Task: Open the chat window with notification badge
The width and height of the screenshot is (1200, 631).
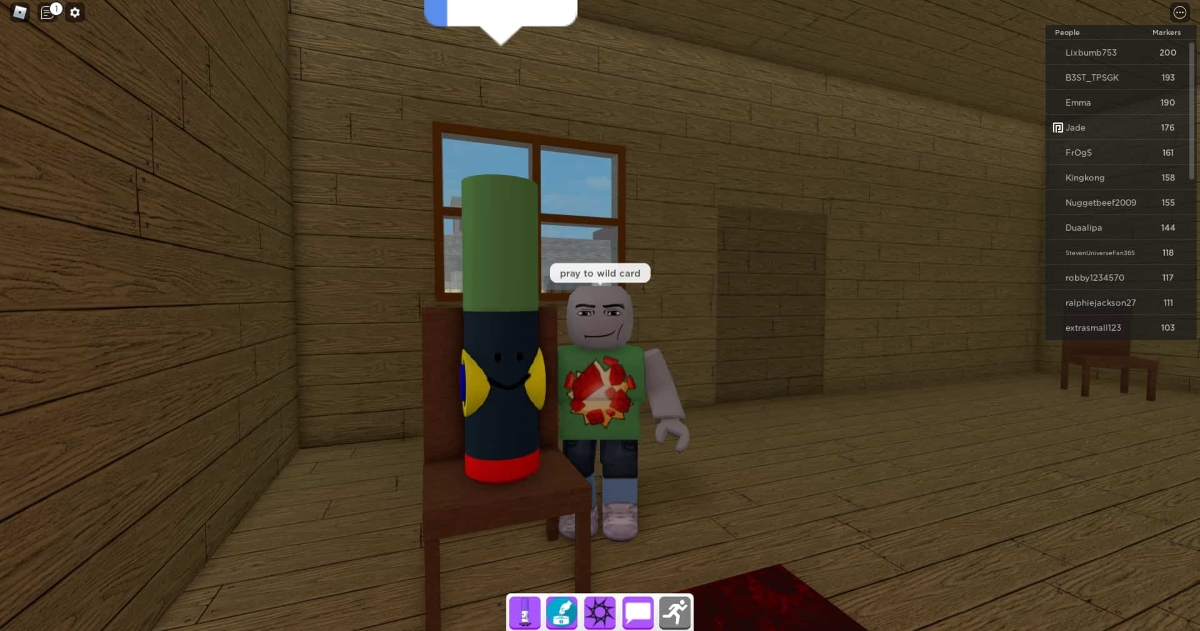Action: pos(47,12)
